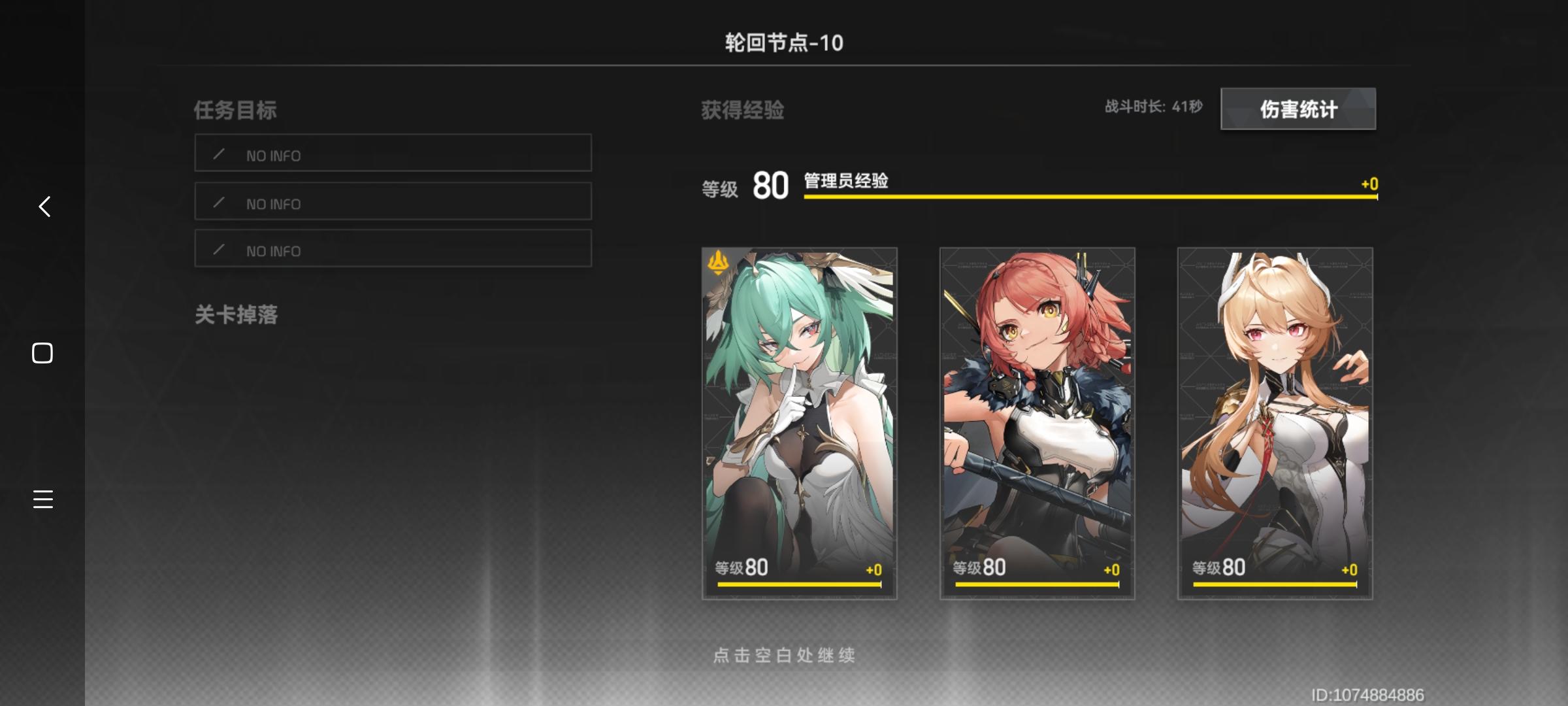This screenshot has height=706, width=1568.
Task: Open the 伤害统计 damage statistics panel
Action: pyautogui.click(x=1298, y=109)
